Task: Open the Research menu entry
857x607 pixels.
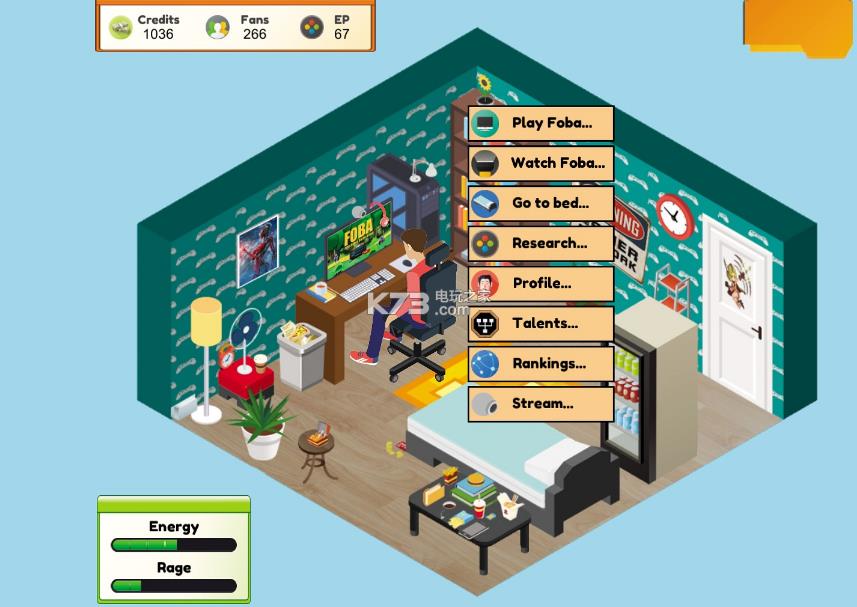Action: pyautogui.click(x=541, y=244)
